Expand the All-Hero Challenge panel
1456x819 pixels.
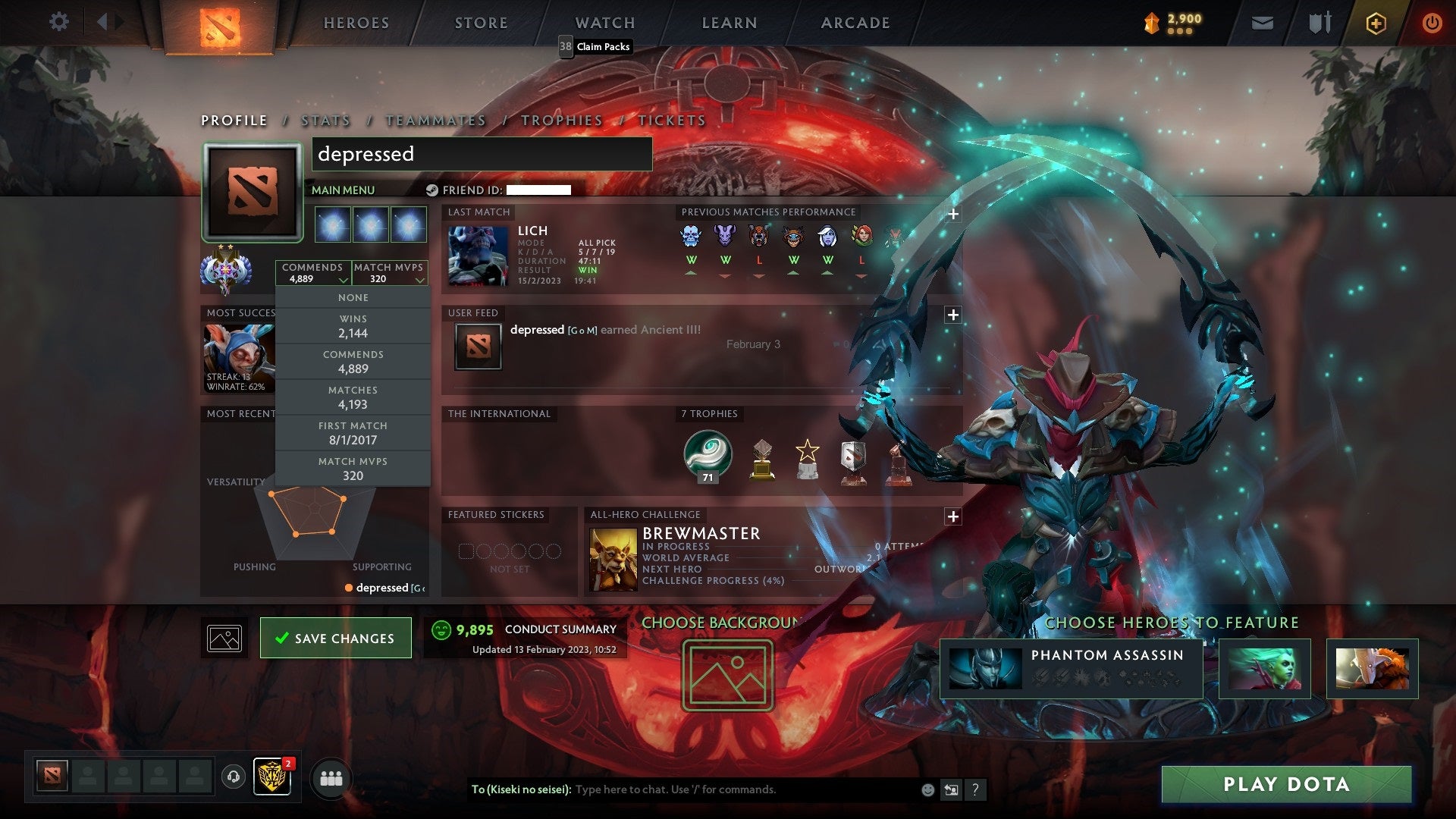click(953, 517)
